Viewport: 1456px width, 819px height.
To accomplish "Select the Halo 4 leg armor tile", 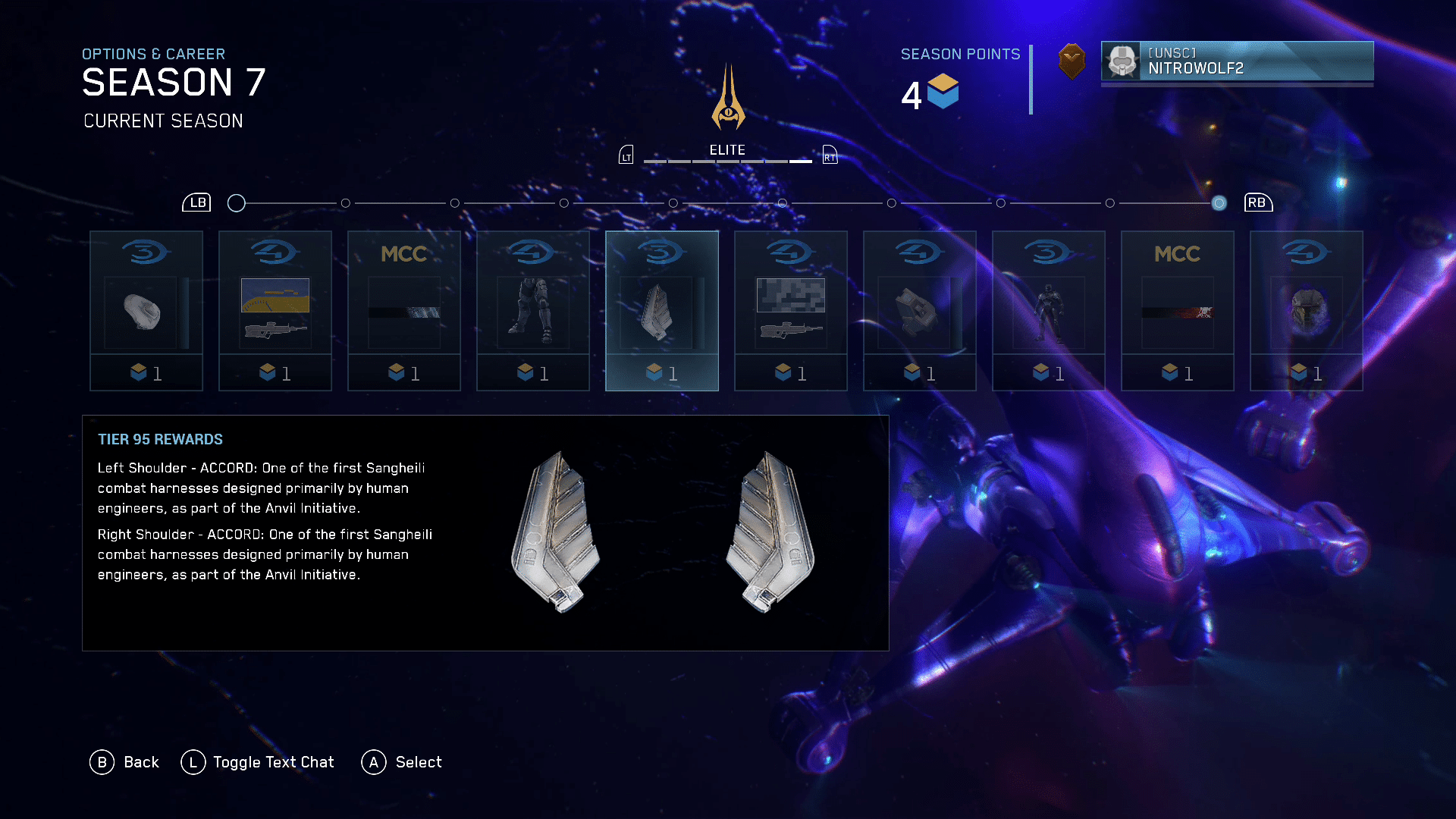I will pos(532,311).
